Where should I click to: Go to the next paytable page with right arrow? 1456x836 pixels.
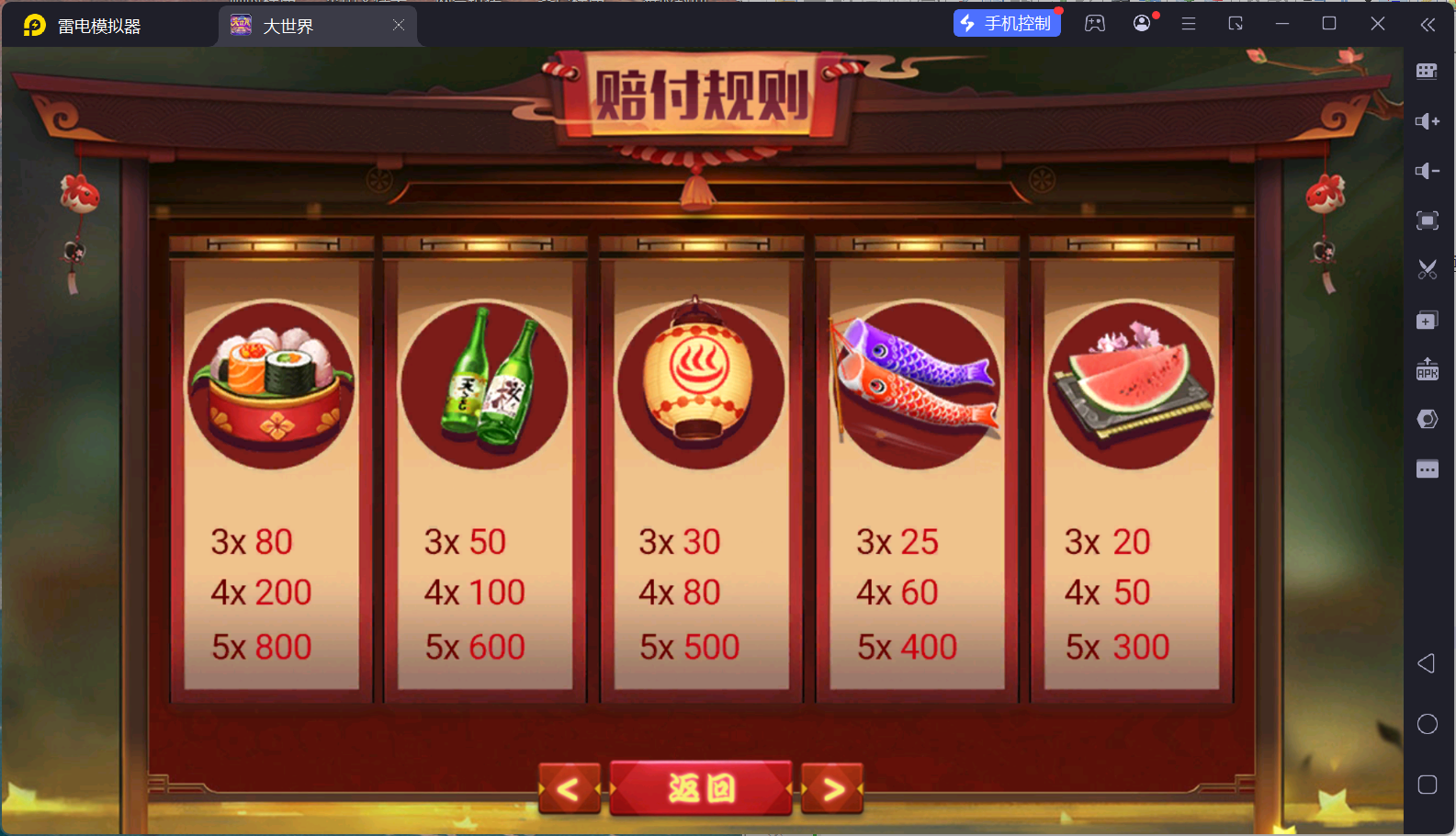831,788
